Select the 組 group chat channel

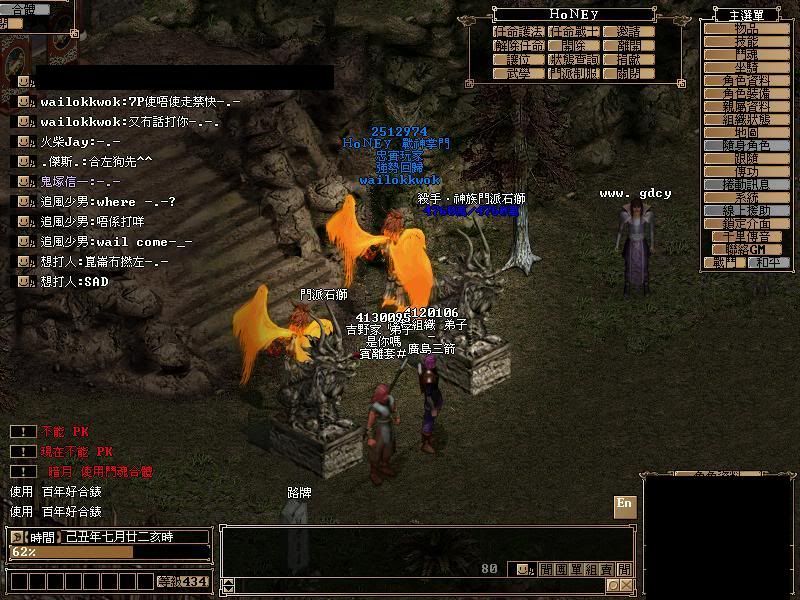pyautogui.click(x=592, y=570)
